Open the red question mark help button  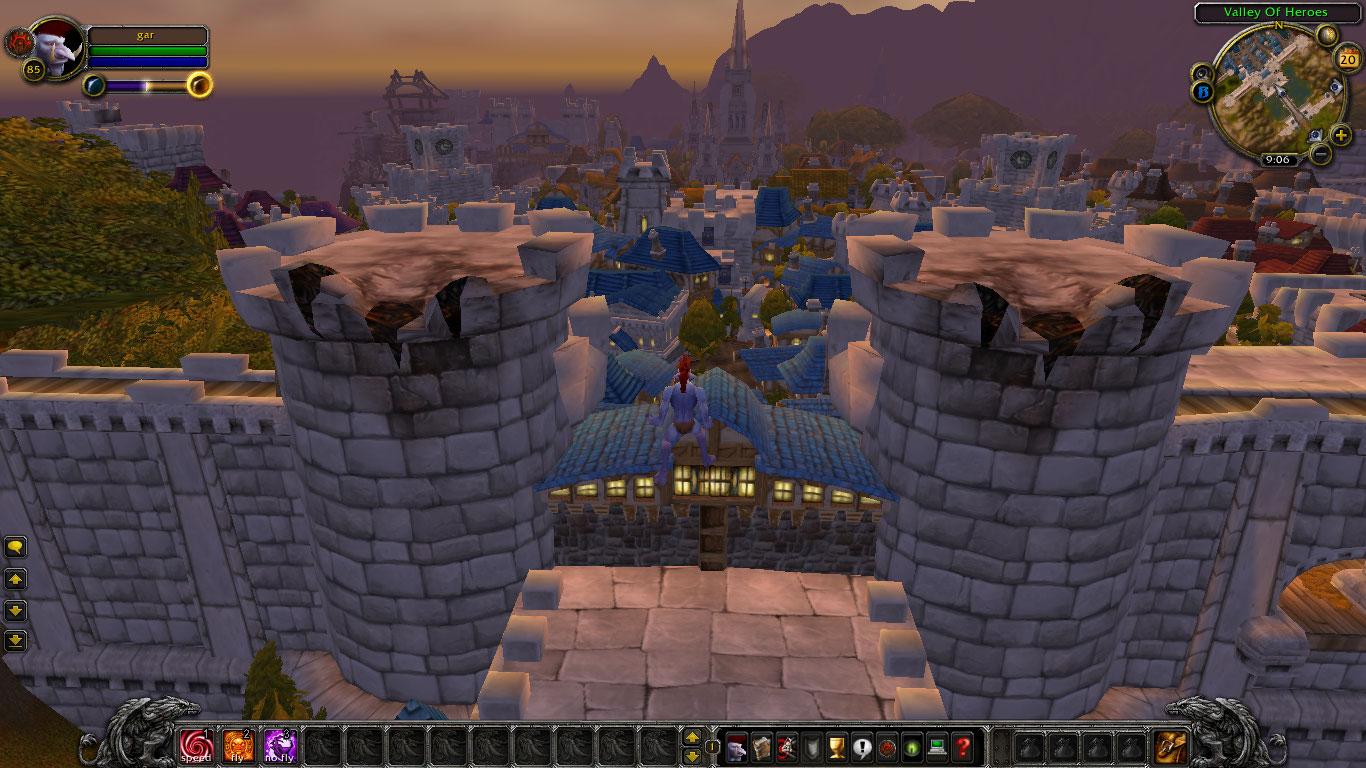click(x=962, y=747)
